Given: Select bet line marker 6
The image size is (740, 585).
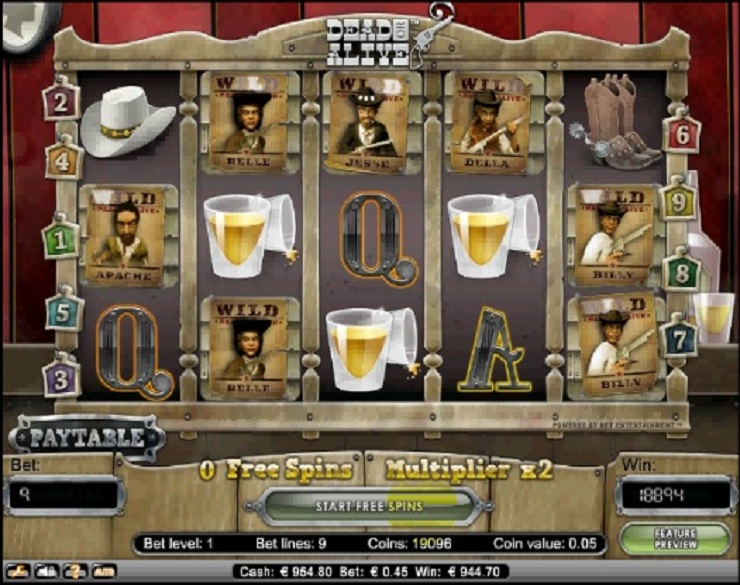Looking at the screenshot, I should [682, 132].
